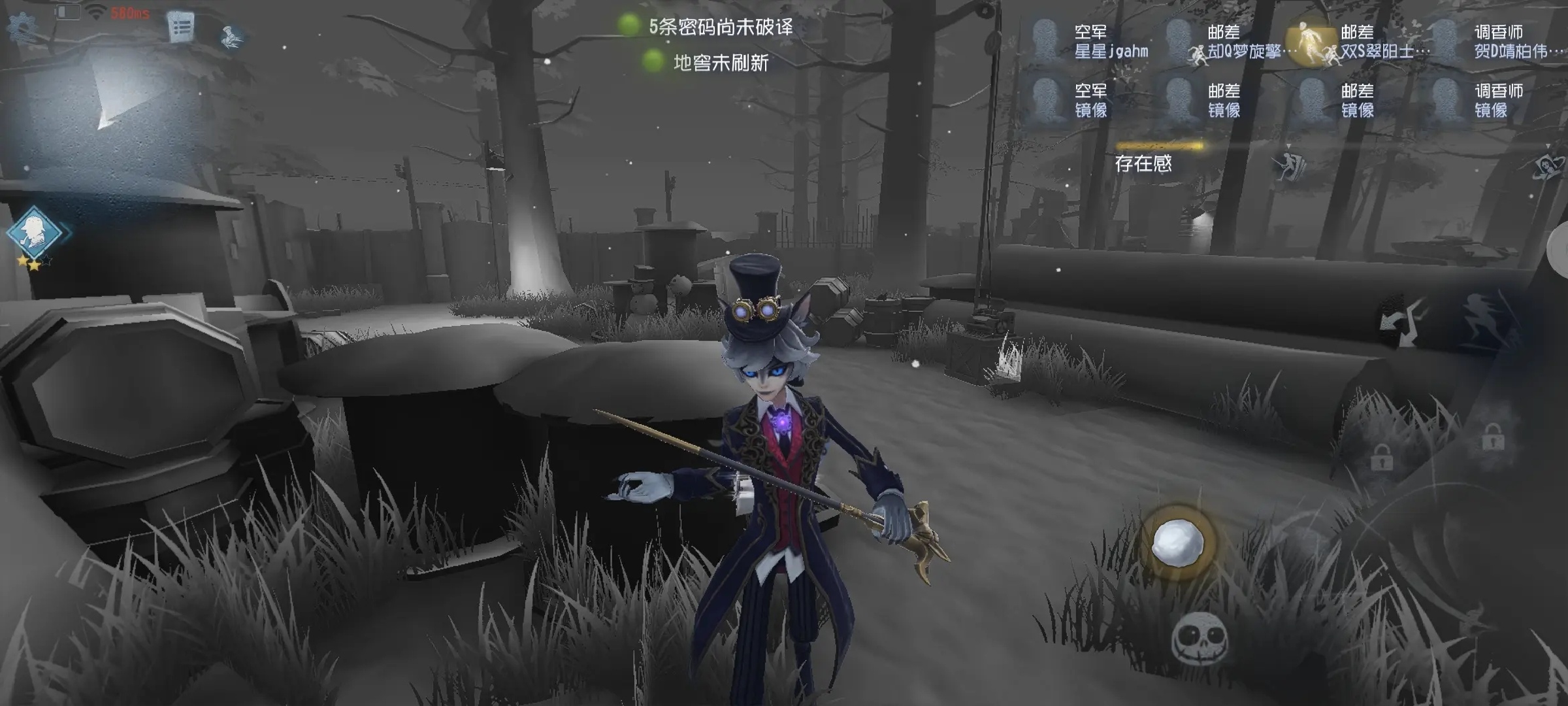Tap the thumbtack icon near the checklist
Viewport: 1568px width, 706px height.
pyautogui.click(x=231, y=36)
